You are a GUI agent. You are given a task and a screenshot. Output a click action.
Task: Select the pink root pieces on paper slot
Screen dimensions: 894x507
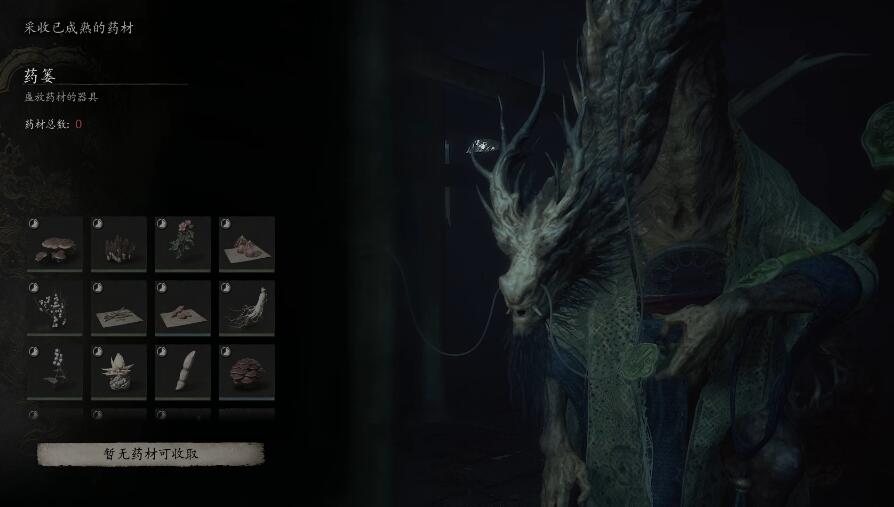click(x=183, y=308)
